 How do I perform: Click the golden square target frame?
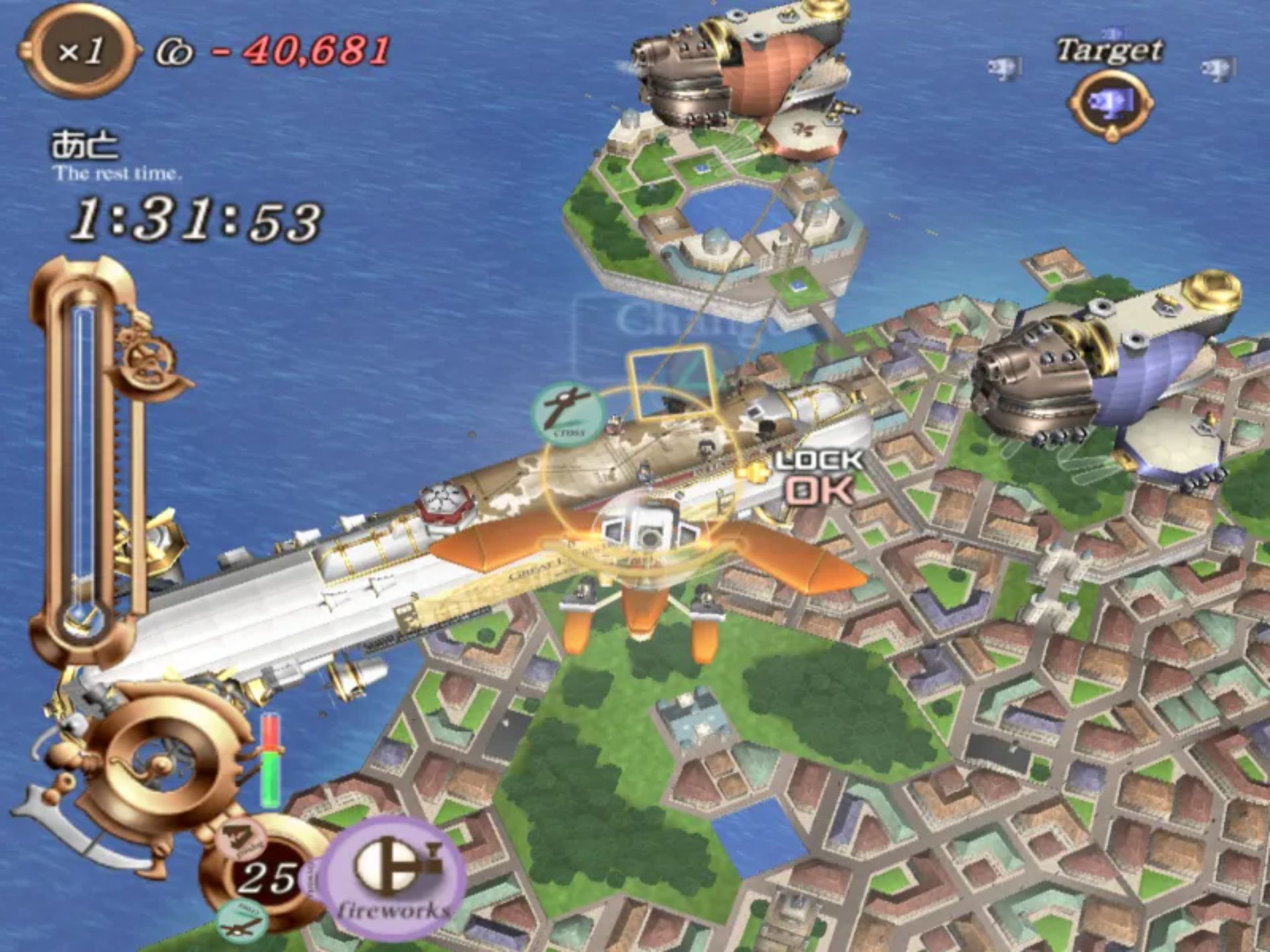671,383
